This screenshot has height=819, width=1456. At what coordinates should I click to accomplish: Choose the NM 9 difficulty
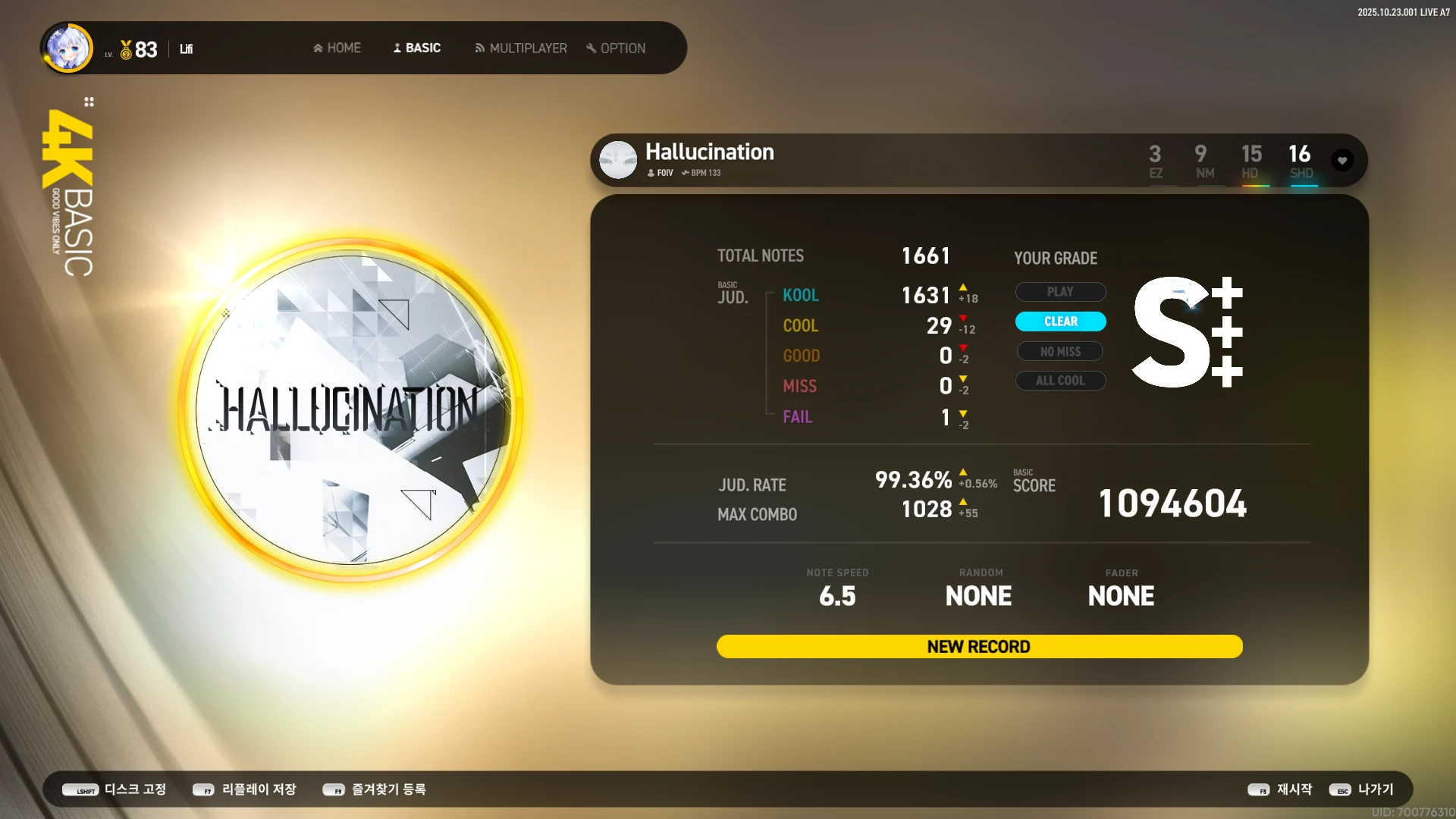(x=1203, y=161)
